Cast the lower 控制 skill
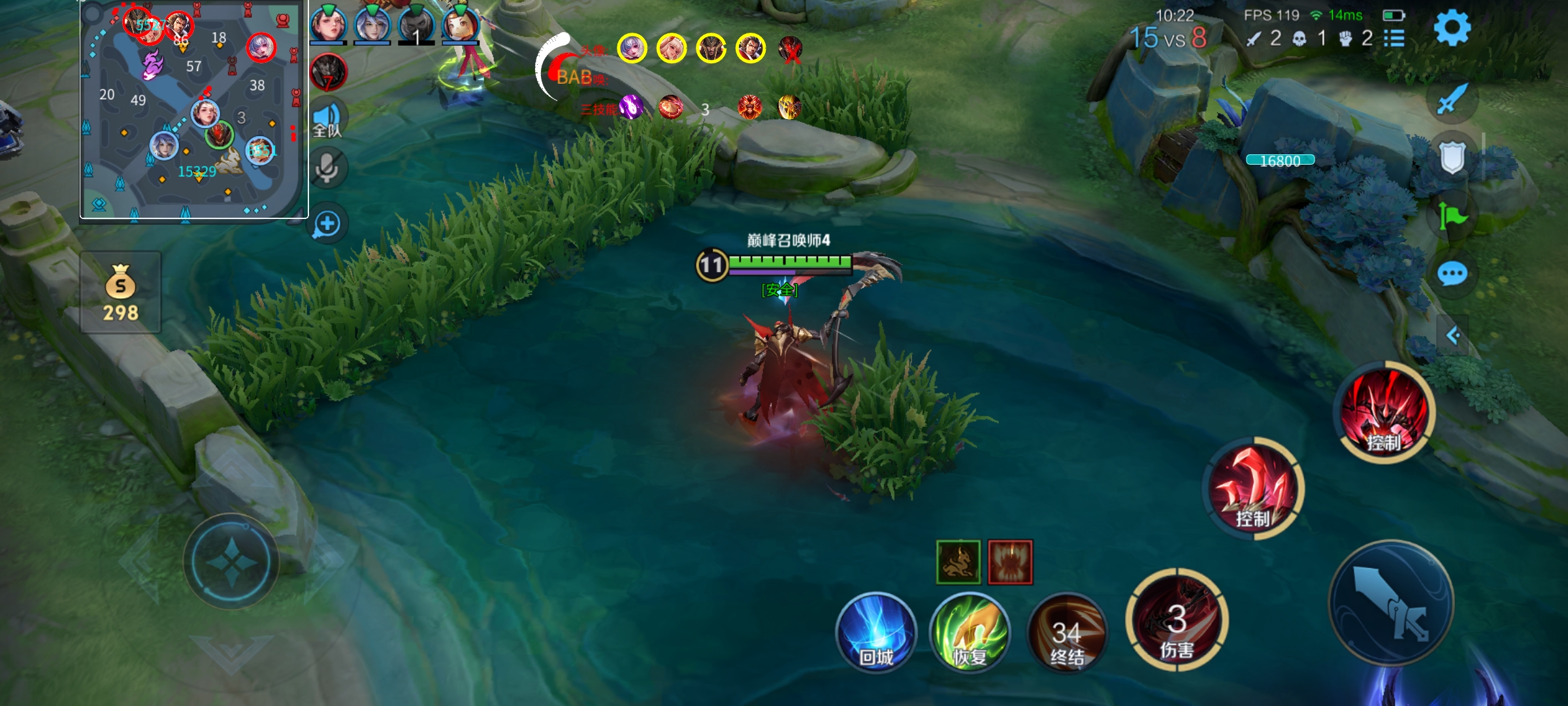The image size is (1568, 706). point(1253,489)
